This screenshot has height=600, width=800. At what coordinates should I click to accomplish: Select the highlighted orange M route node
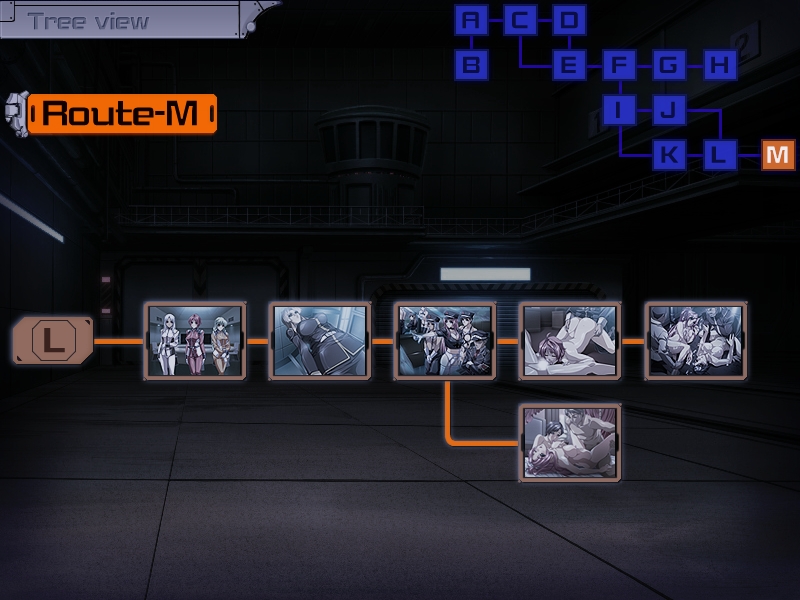[778, 155]
